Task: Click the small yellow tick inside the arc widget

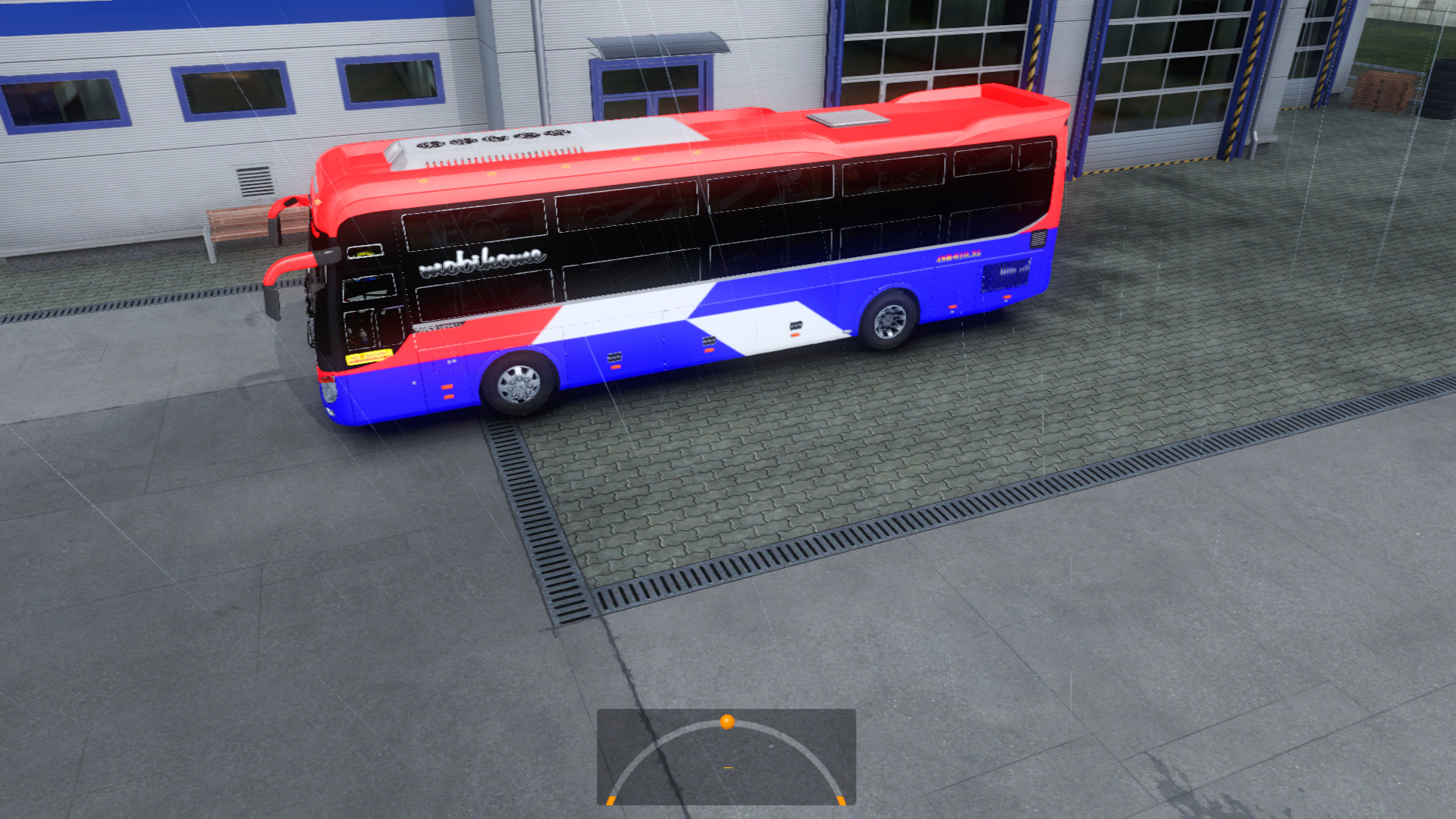Action: (728, 767)
